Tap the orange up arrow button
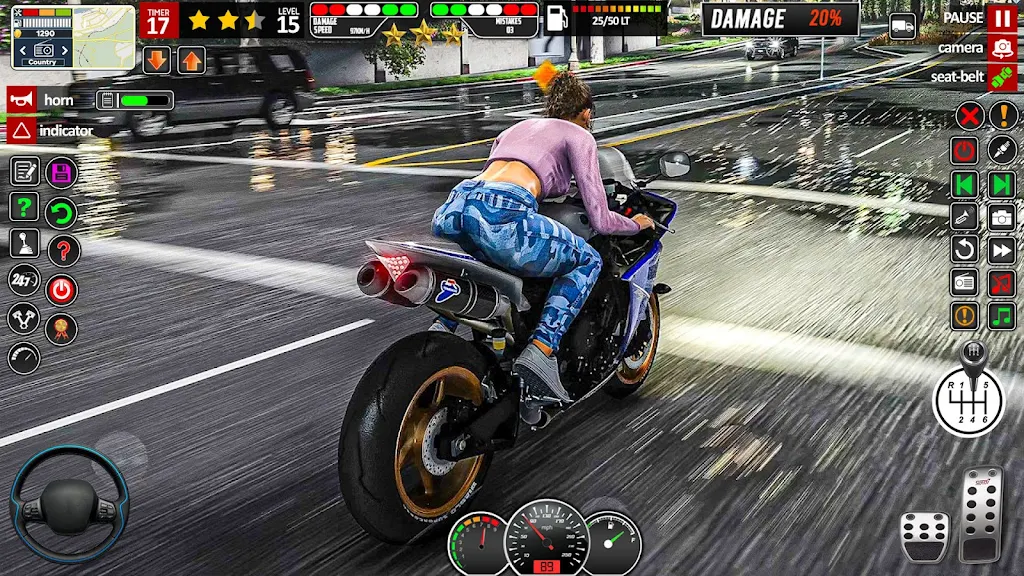Screen dimensions: 1024x576 pos(191,60)
